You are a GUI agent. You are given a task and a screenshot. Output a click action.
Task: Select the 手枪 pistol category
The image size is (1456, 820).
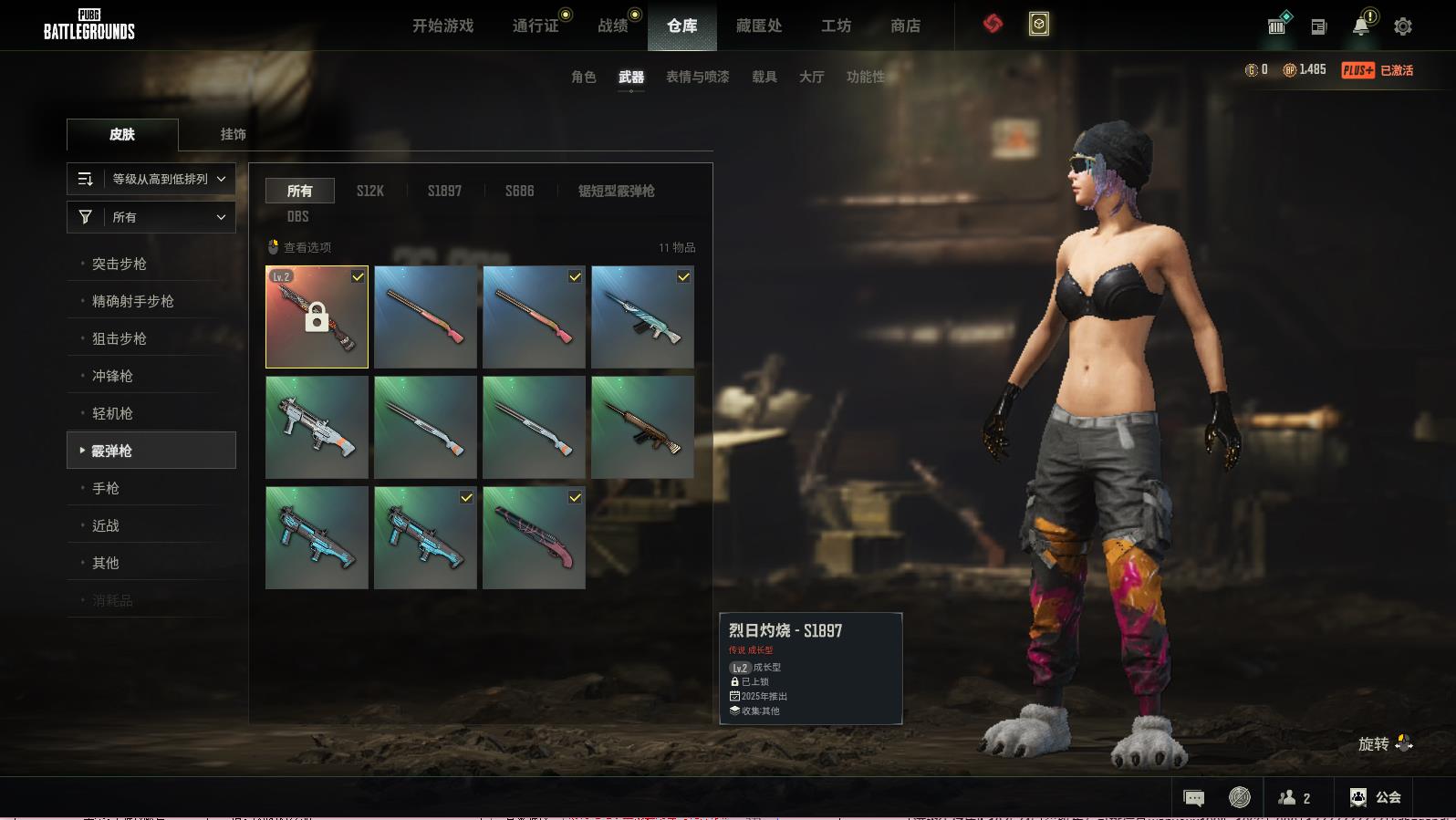106,488
